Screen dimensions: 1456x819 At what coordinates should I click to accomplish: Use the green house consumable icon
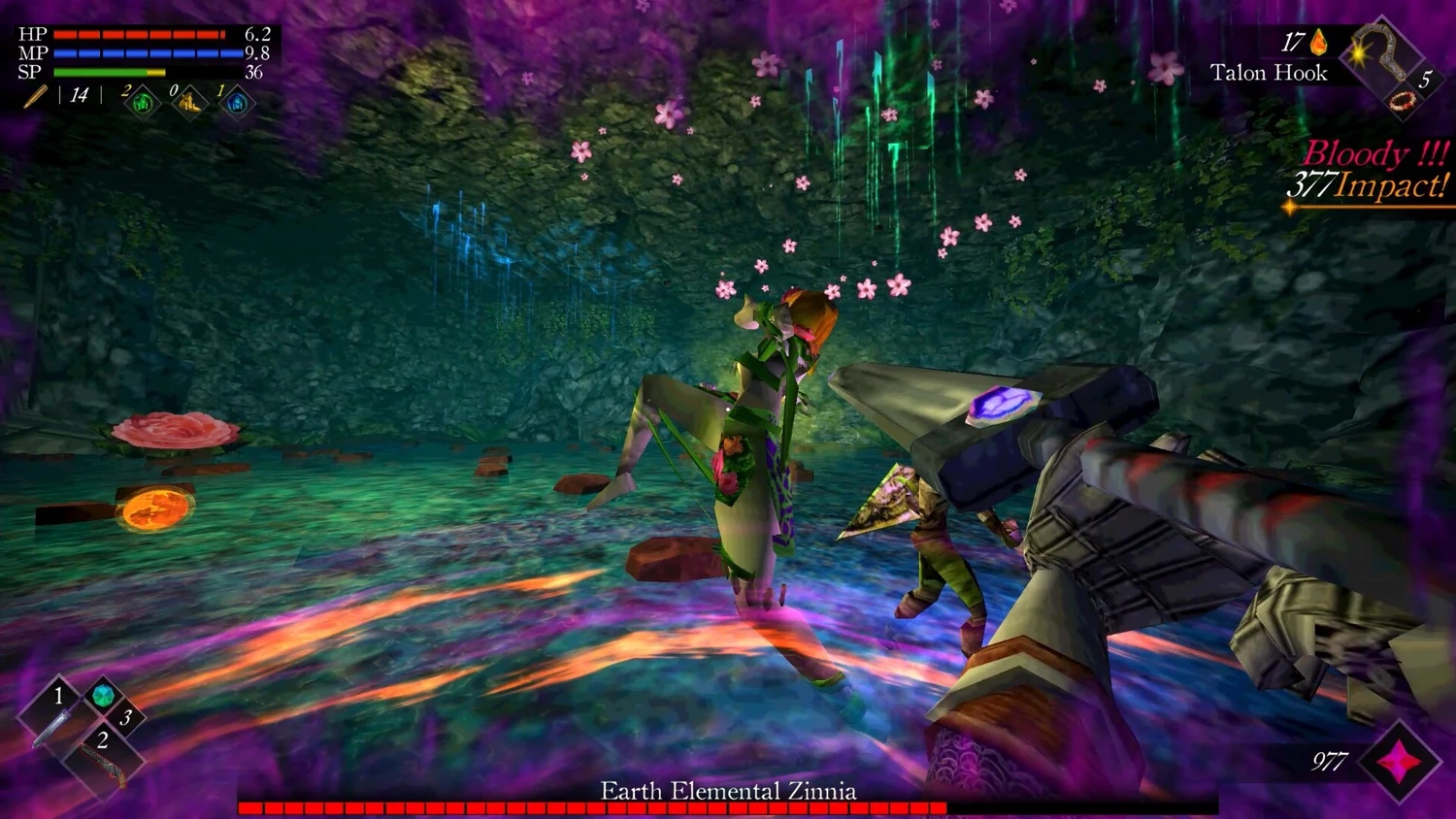(x=143, y=102)
